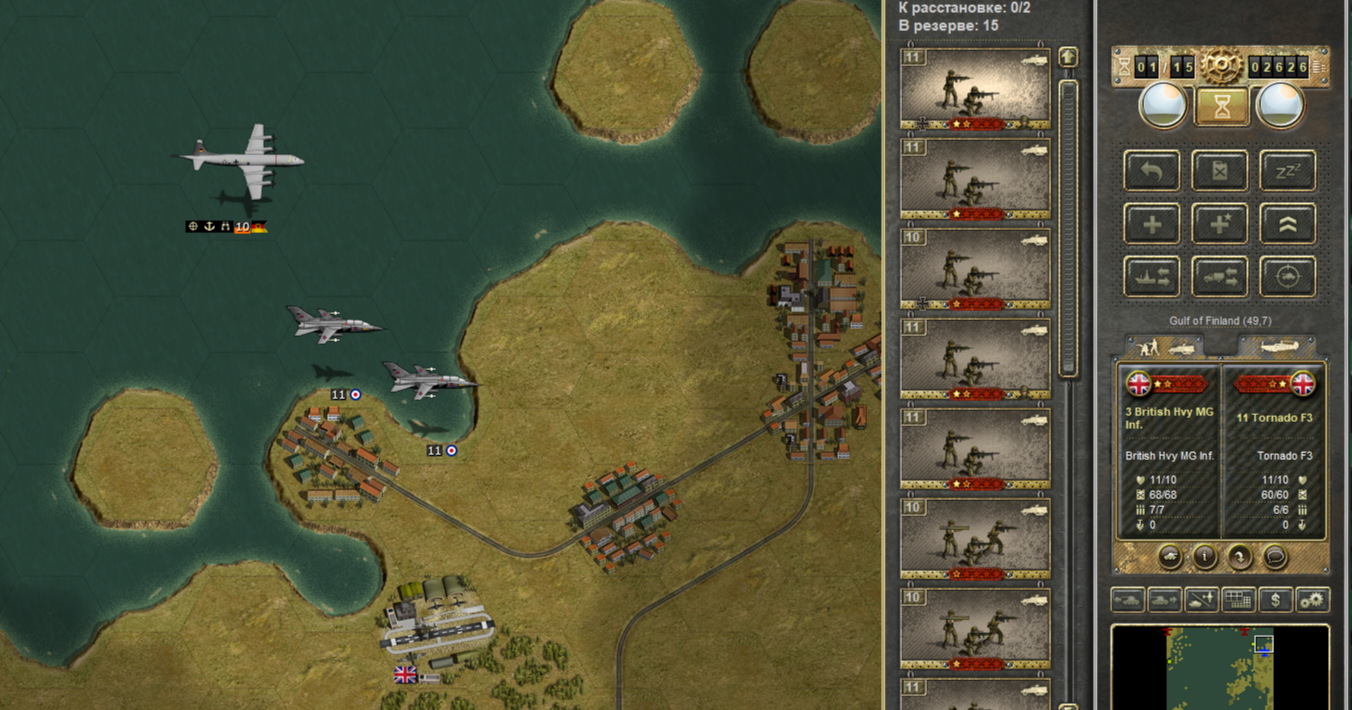The height and width of the screenshot is (710, 1352).
Task: Open the strategic map grid button
Action: pyautogui.click(x=1238, y=600)
